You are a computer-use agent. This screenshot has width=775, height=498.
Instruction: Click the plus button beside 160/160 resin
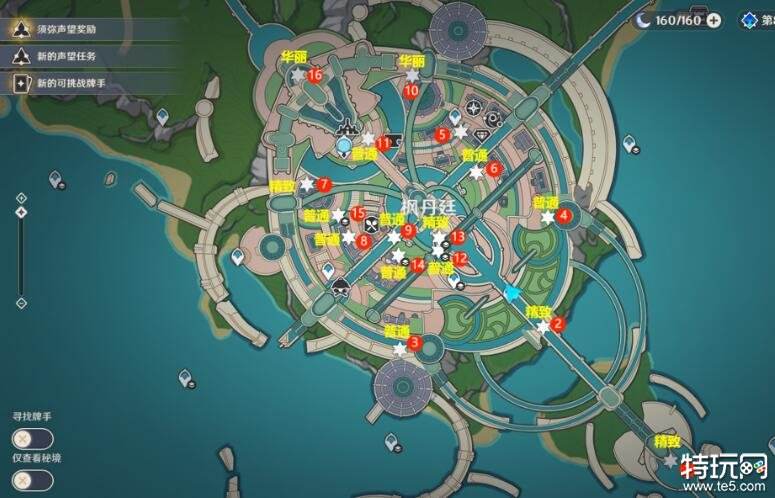pos(713,19)
